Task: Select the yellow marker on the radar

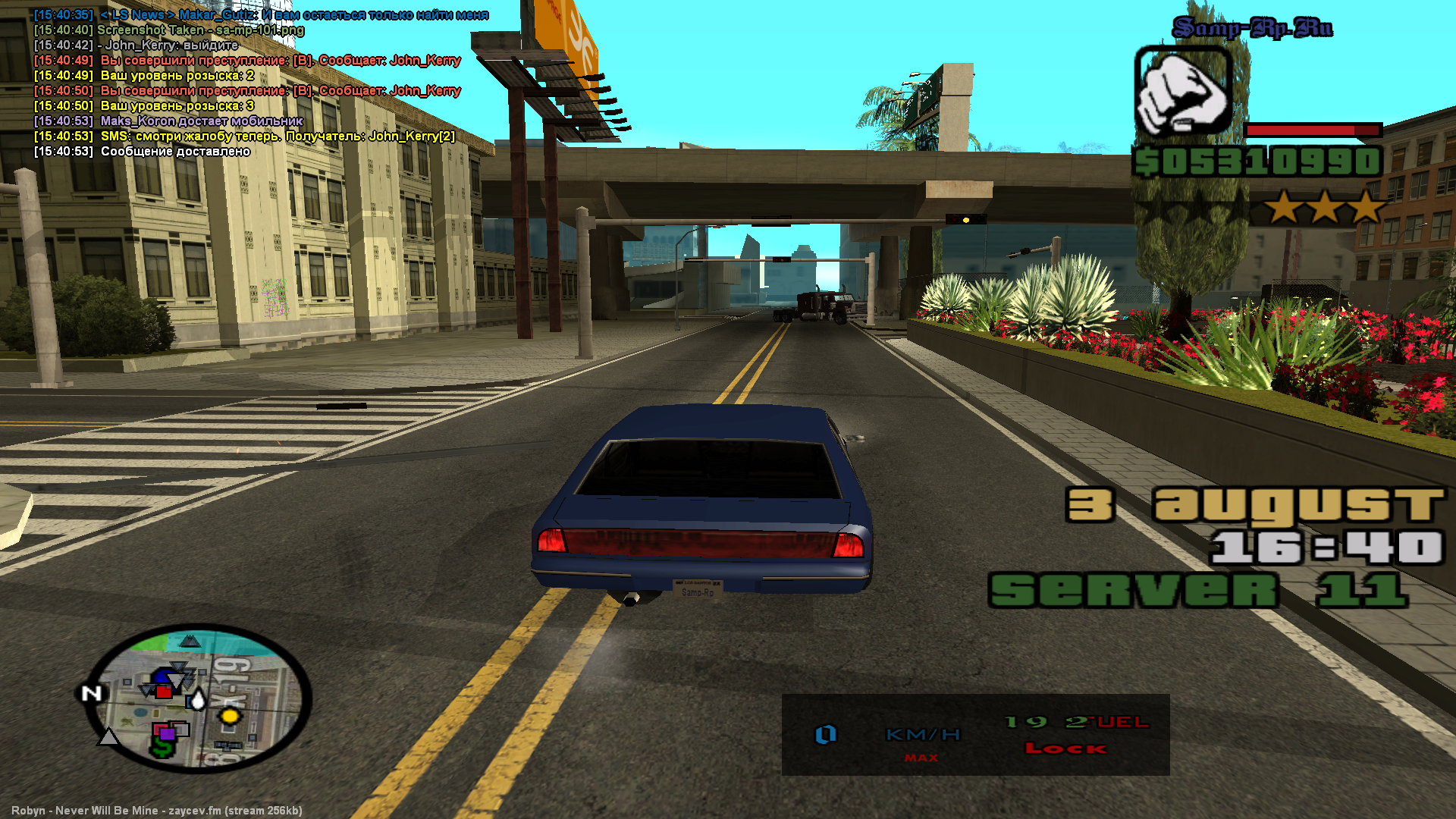Action: 230,717
